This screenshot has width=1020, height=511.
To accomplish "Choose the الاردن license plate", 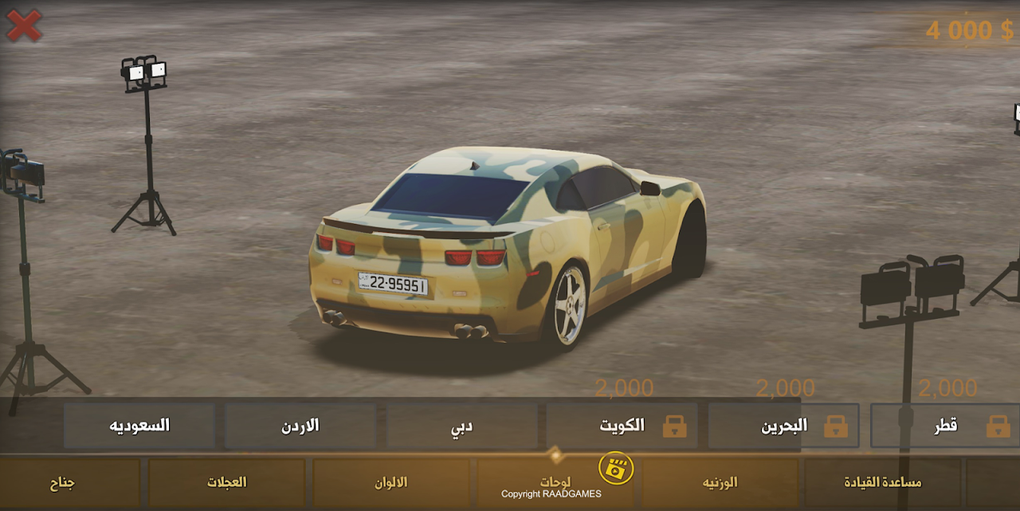I will click(300, 426).
